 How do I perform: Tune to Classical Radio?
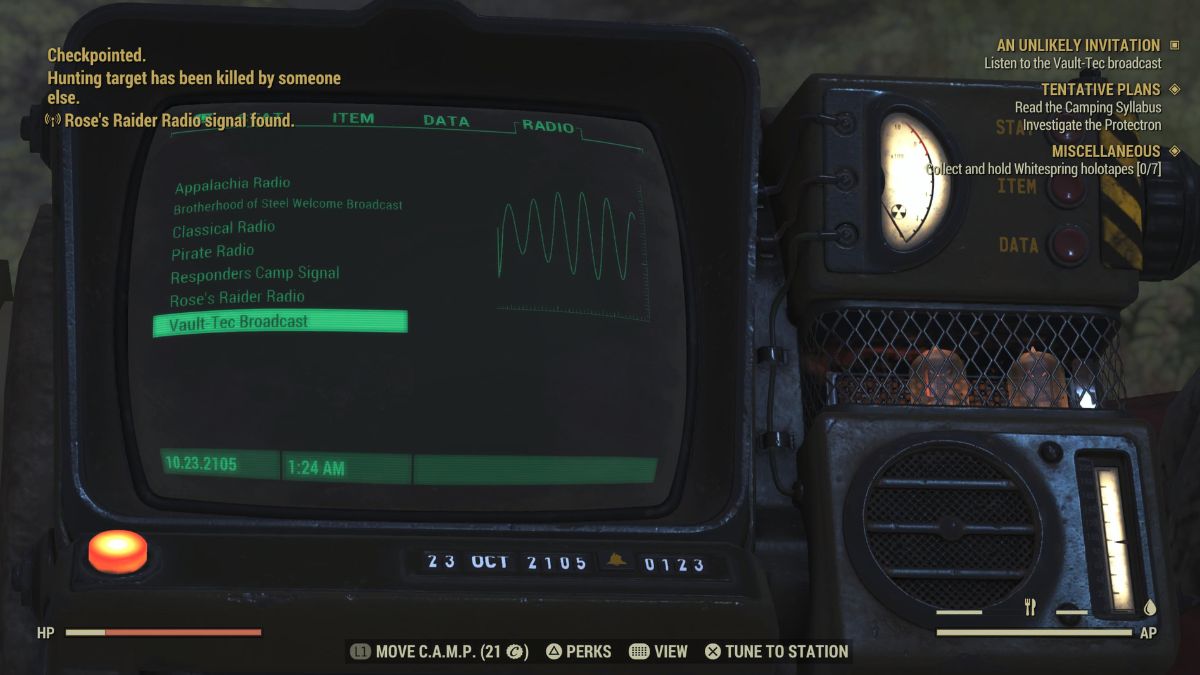point(223,229)
